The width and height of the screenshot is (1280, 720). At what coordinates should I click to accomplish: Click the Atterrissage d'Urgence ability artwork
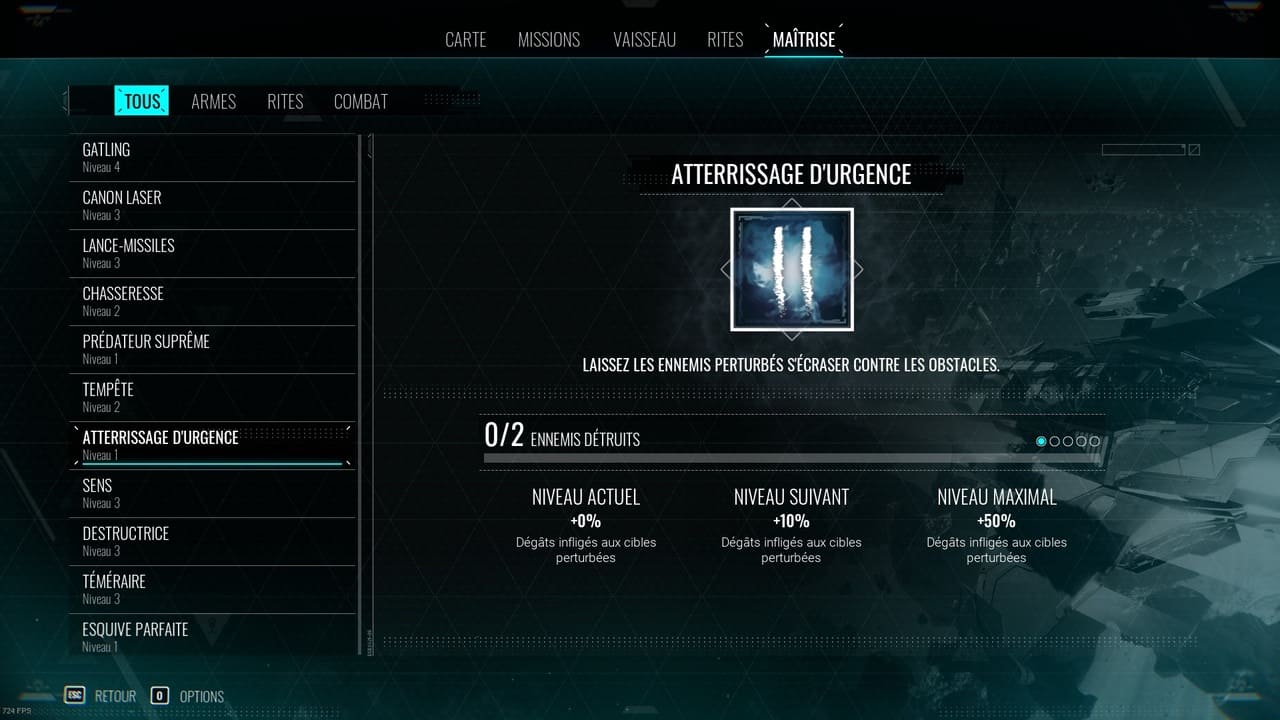(x=791, y=269)
